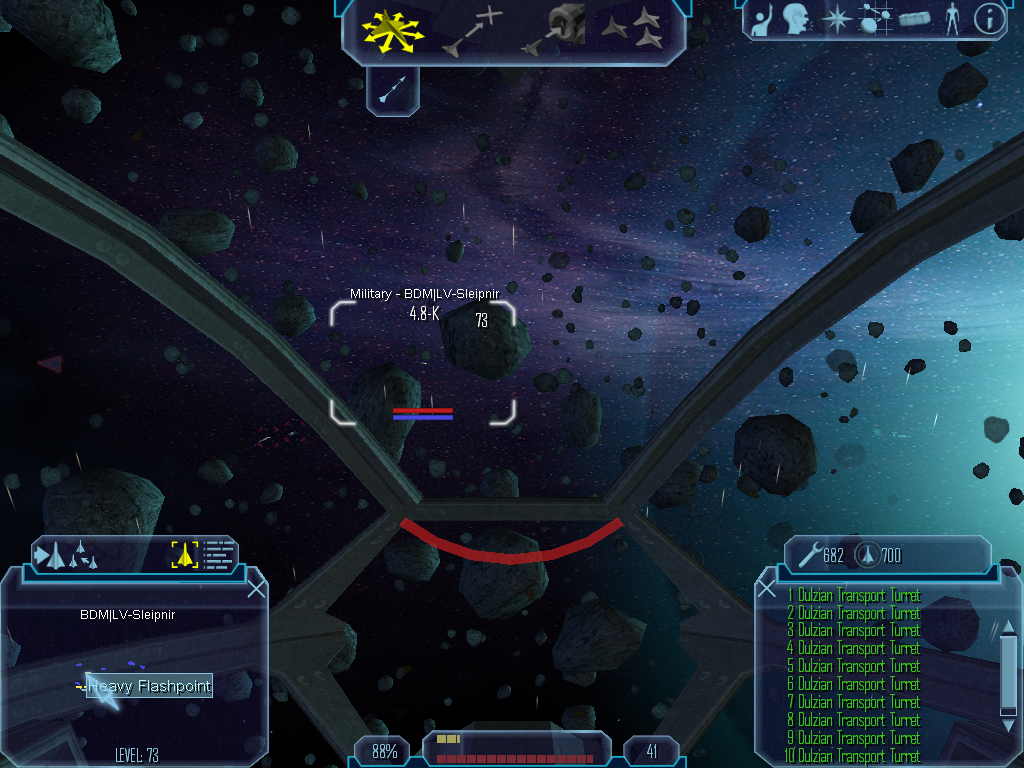Choose the ship-to-cross waypoint command icon
The width and height of the screenshot is (1024, 768).
click(473, 31)
